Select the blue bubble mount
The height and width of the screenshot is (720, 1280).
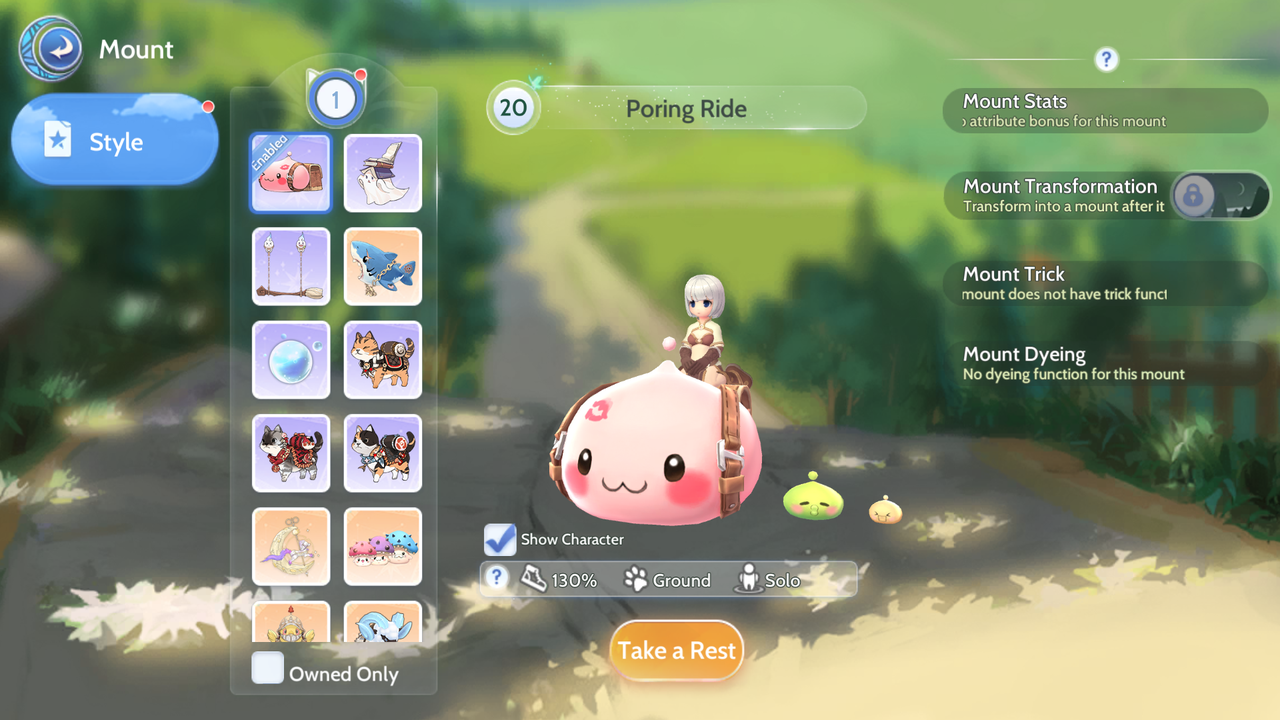point(290,359)
